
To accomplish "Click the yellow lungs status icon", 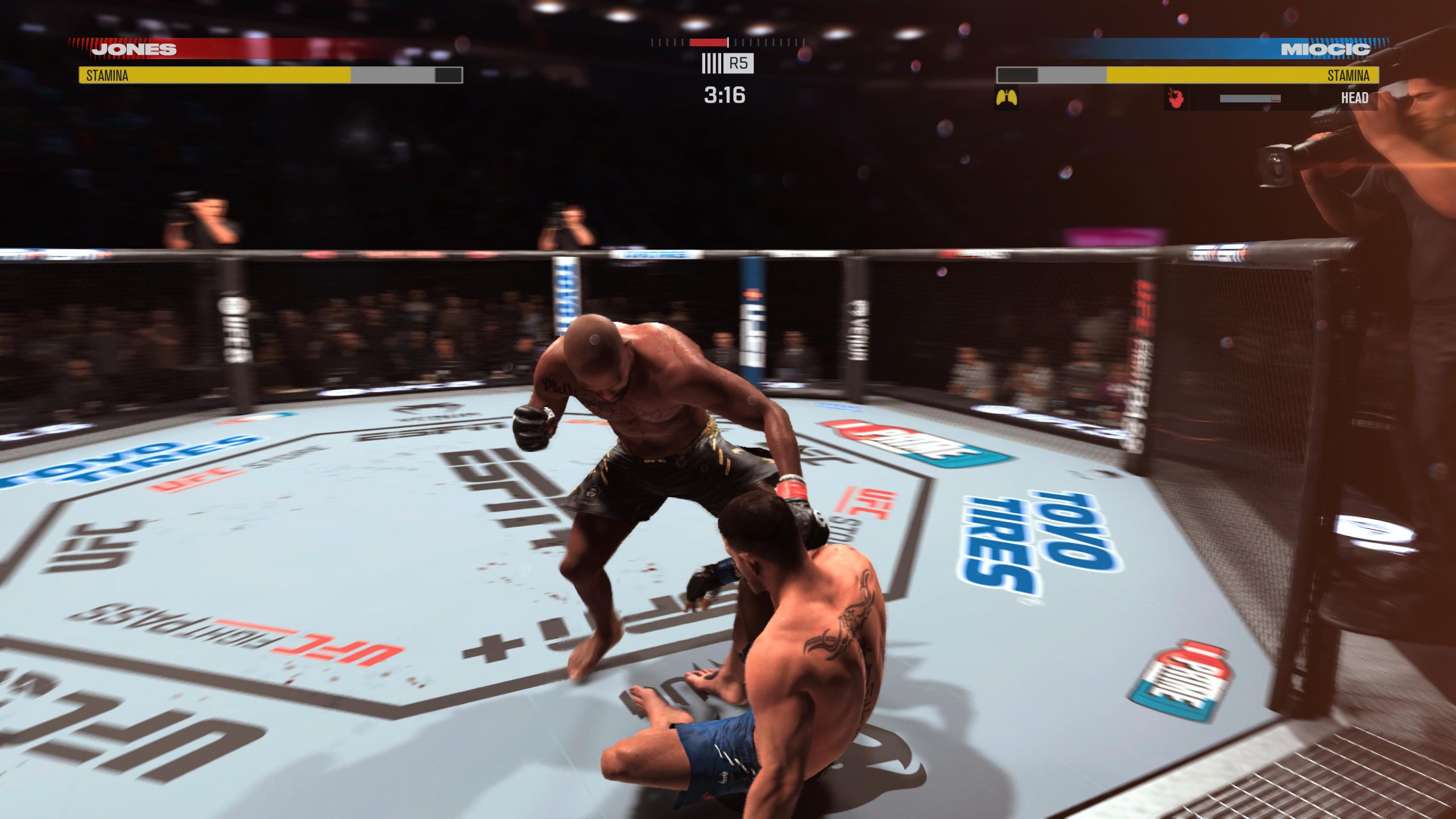I will (x=1006, y=98).
